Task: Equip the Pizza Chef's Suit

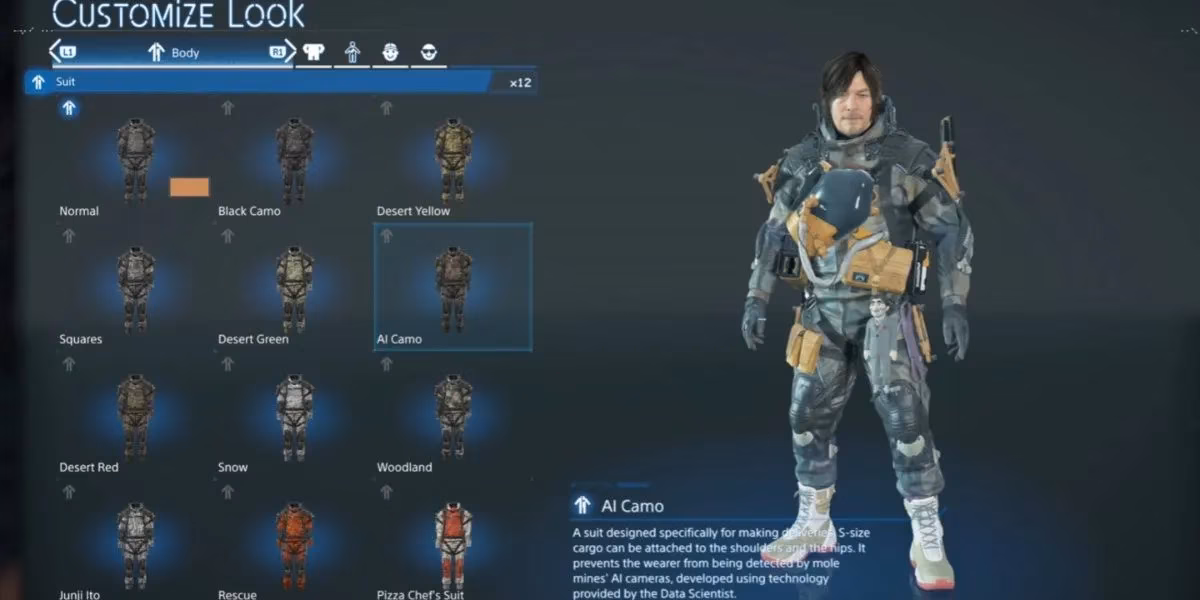Action: pos(453,544)
